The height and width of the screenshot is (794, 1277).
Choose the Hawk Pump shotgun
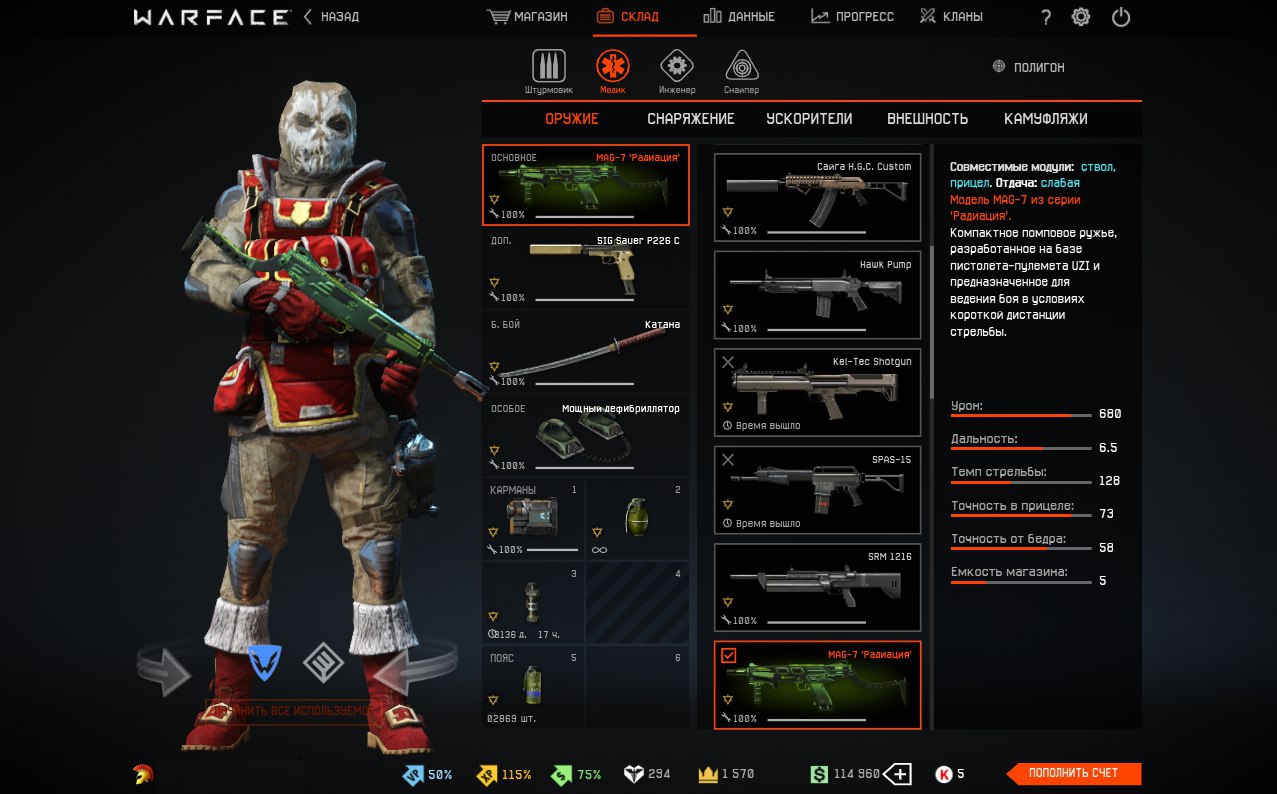[817, 295]
